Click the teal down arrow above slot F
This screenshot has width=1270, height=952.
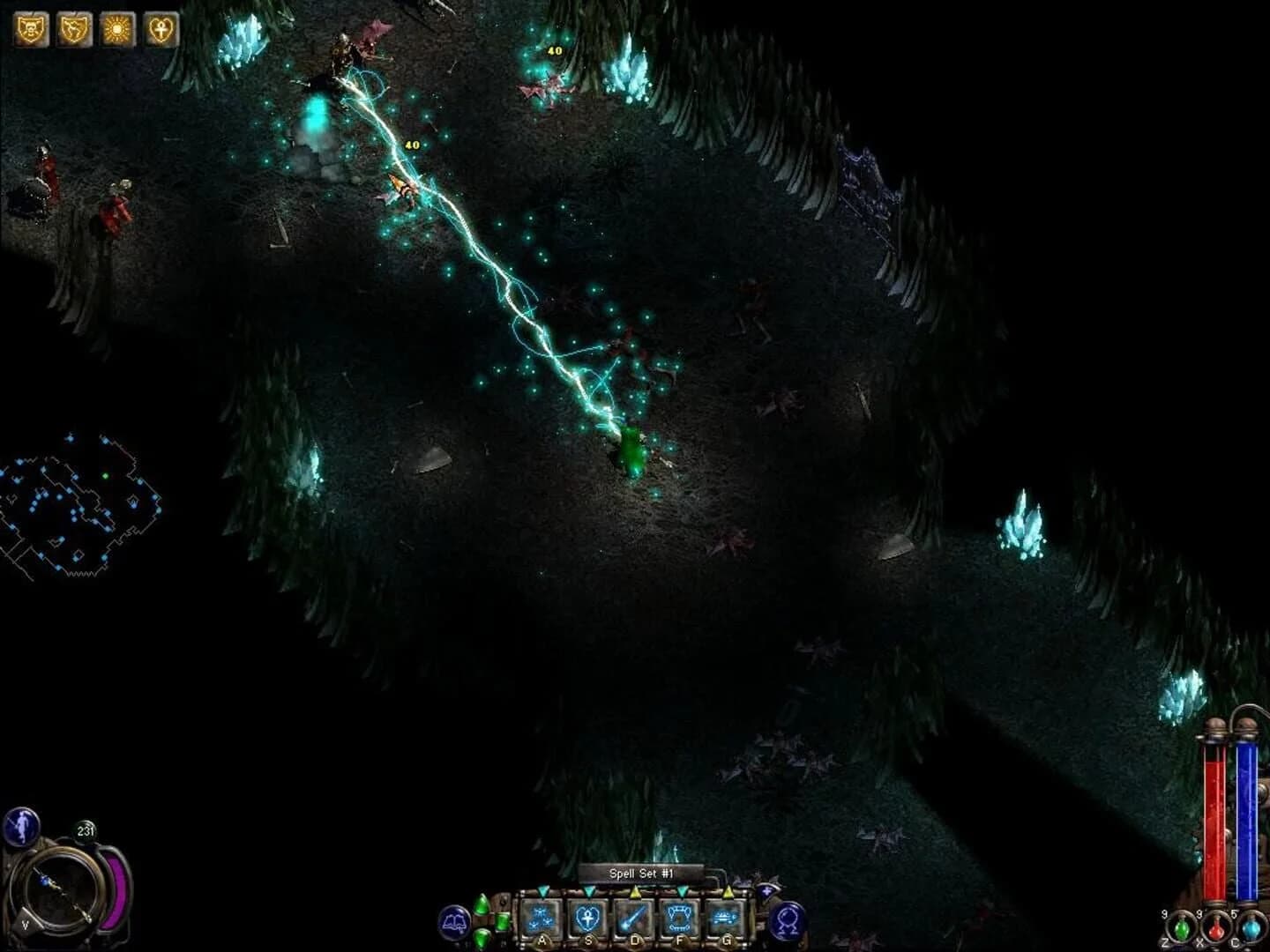(x=681, y=892)
